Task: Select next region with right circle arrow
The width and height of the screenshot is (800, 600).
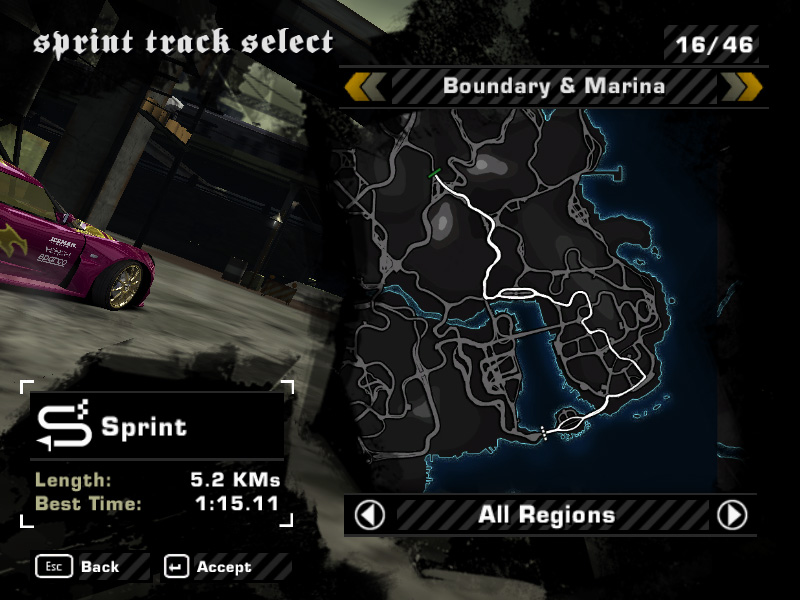Action: [x=732, y=515]
